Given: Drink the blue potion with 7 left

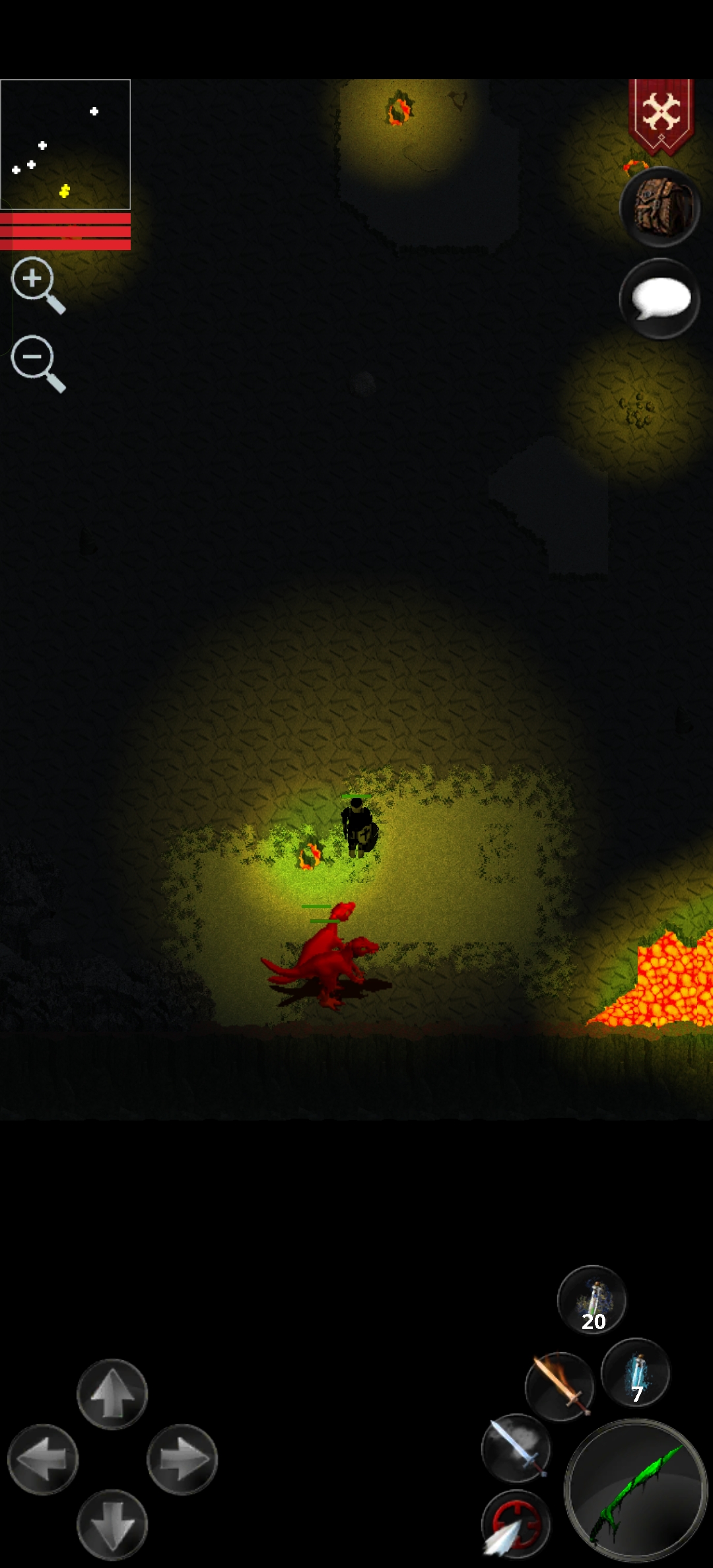Looking at the screenshot, I should pos(636,1373).
